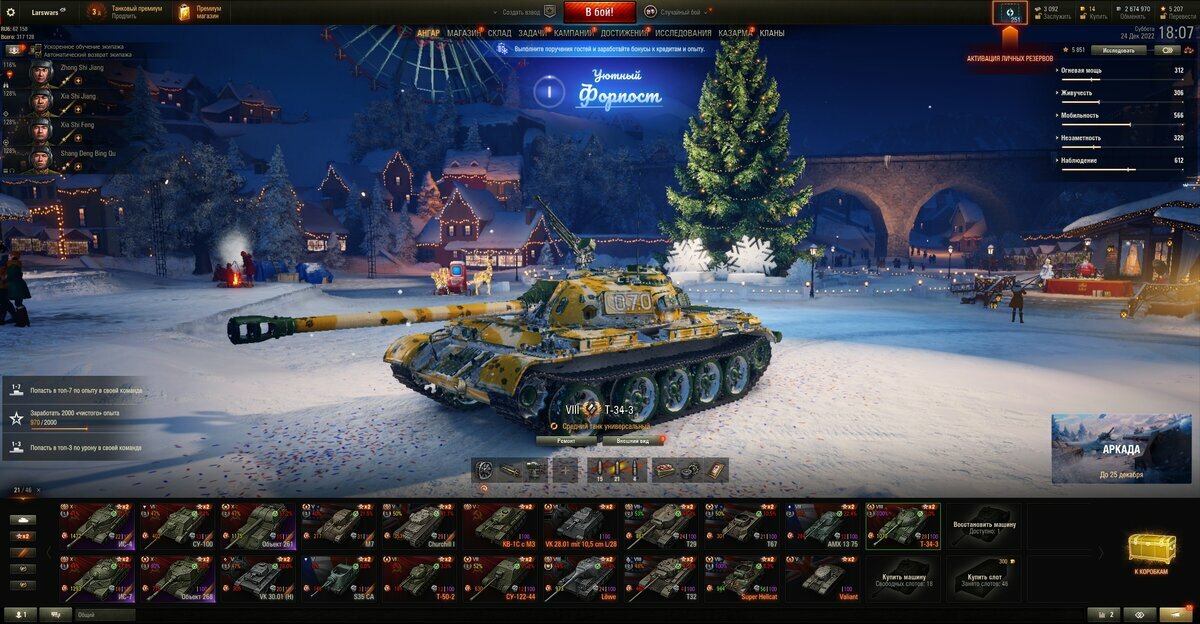Go to the «Исследования» tab
This screenshot has width=1200, height=624.
683,33
